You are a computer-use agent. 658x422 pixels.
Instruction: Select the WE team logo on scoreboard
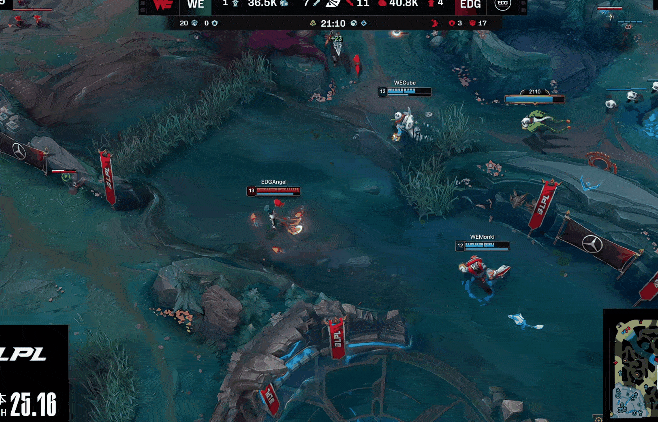tap(162, 5)
